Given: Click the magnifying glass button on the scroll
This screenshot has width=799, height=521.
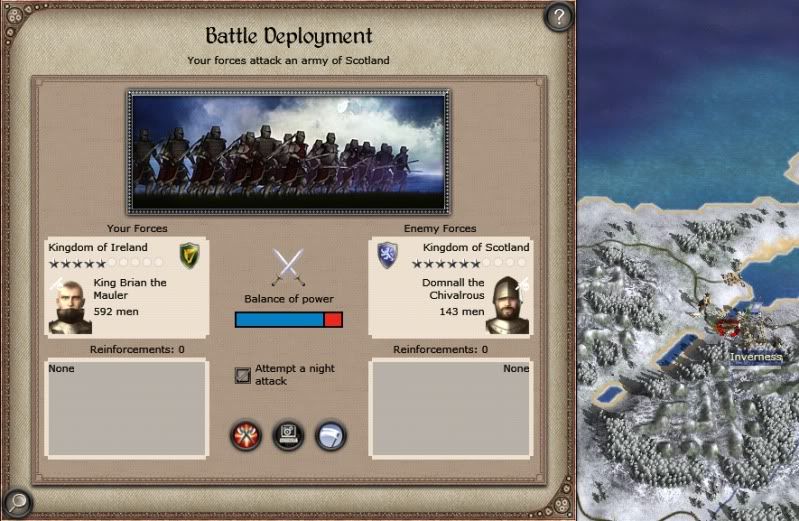Looking at the screenshot, I should (16, 502).
